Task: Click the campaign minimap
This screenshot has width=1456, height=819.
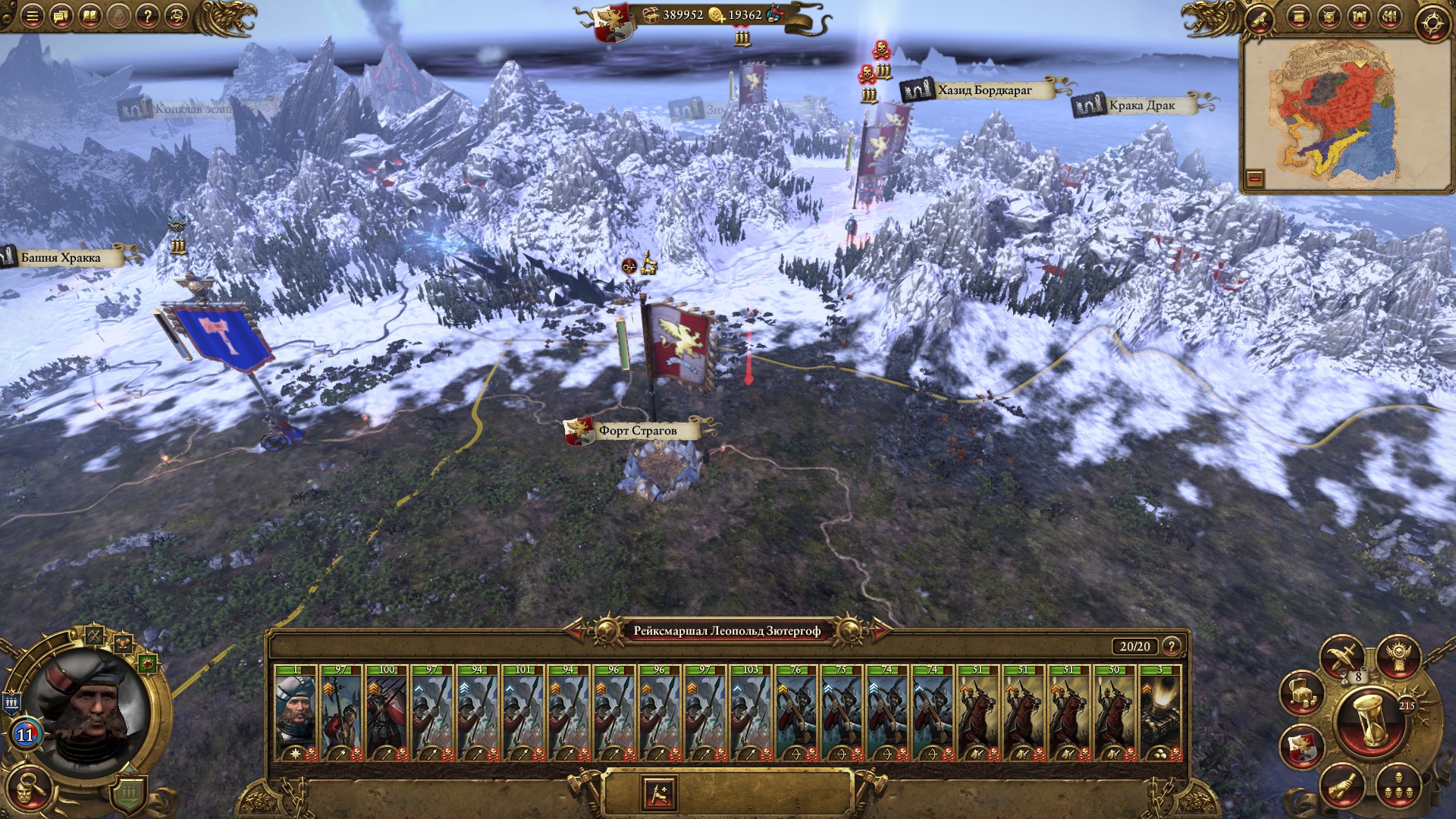Action: [1339, 114]
